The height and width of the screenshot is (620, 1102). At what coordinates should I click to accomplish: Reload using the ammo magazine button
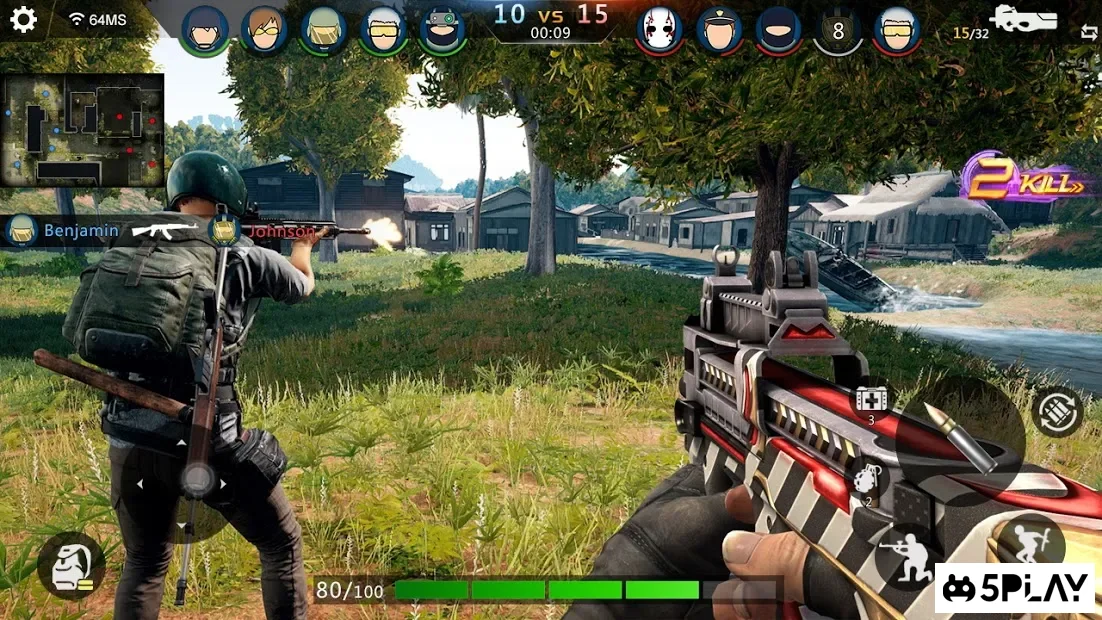click(1057, 413)
